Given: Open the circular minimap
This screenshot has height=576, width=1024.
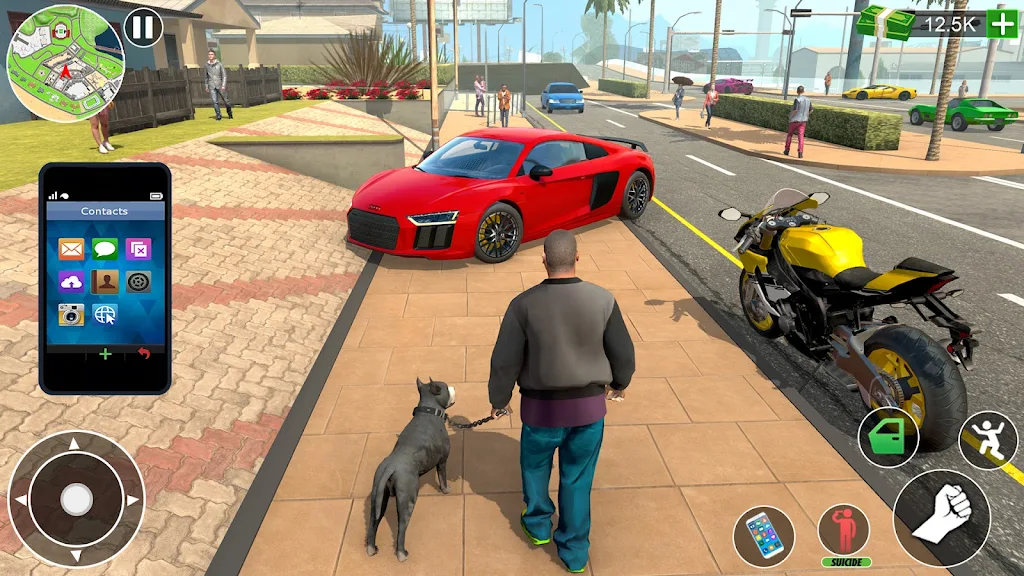Looking at the screenshot, I should pyautogui.click(x=65, y=63).
